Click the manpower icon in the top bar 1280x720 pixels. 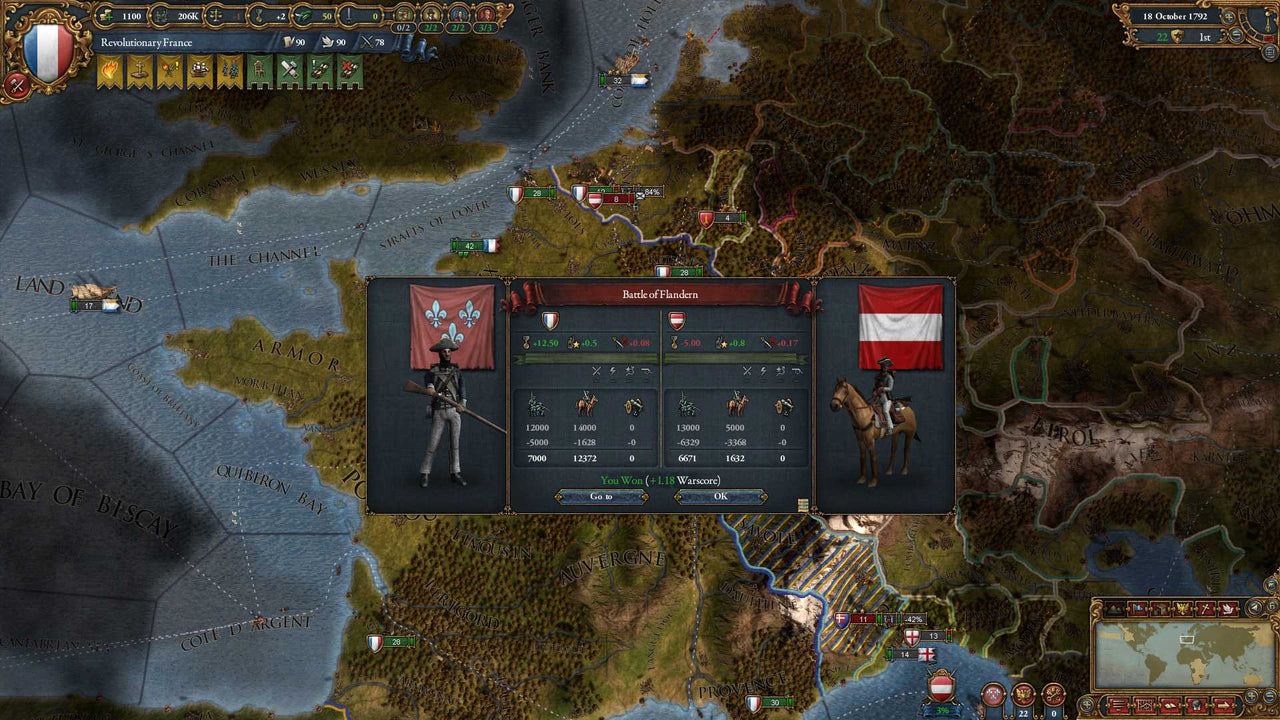161,15
